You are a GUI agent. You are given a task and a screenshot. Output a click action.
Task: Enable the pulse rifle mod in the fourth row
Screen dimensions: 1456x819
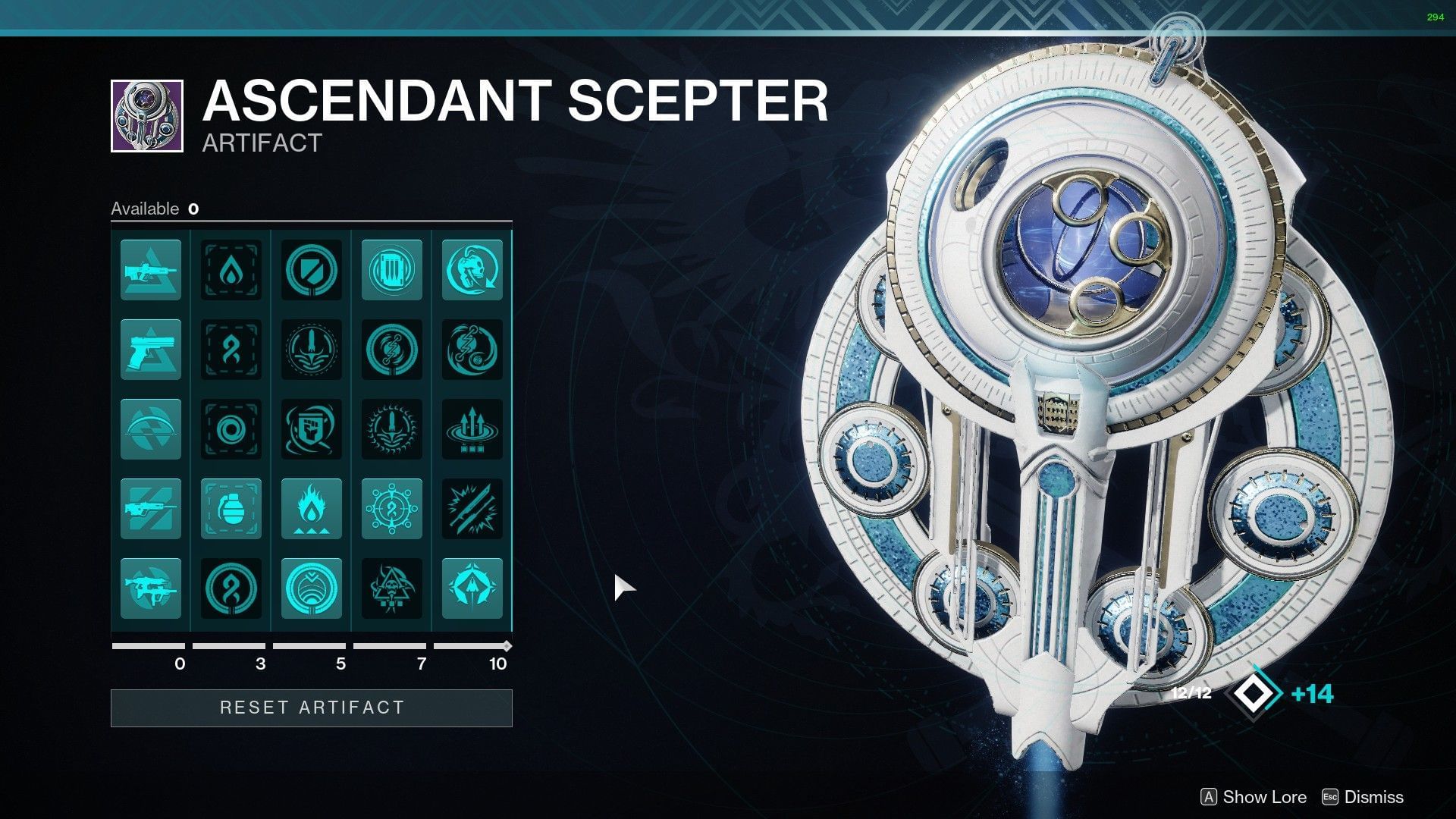150,508
